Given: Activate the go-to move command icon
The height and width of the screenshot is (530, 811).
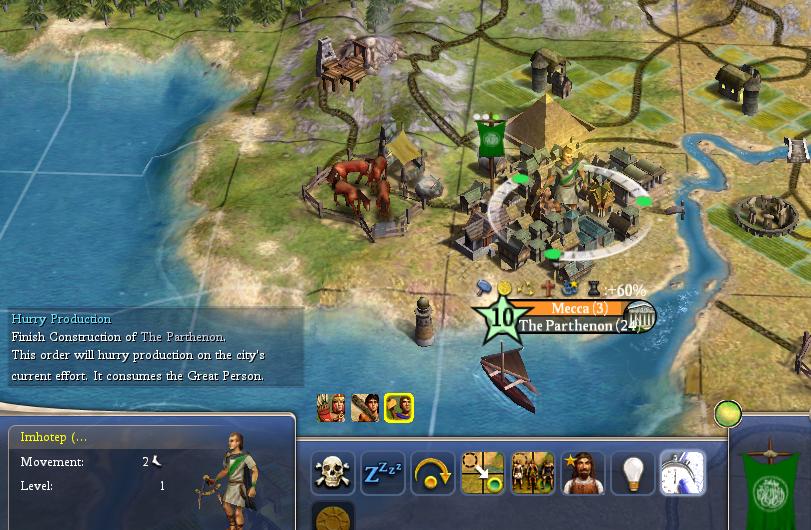Looking at the screenshot, I should 482,473.
